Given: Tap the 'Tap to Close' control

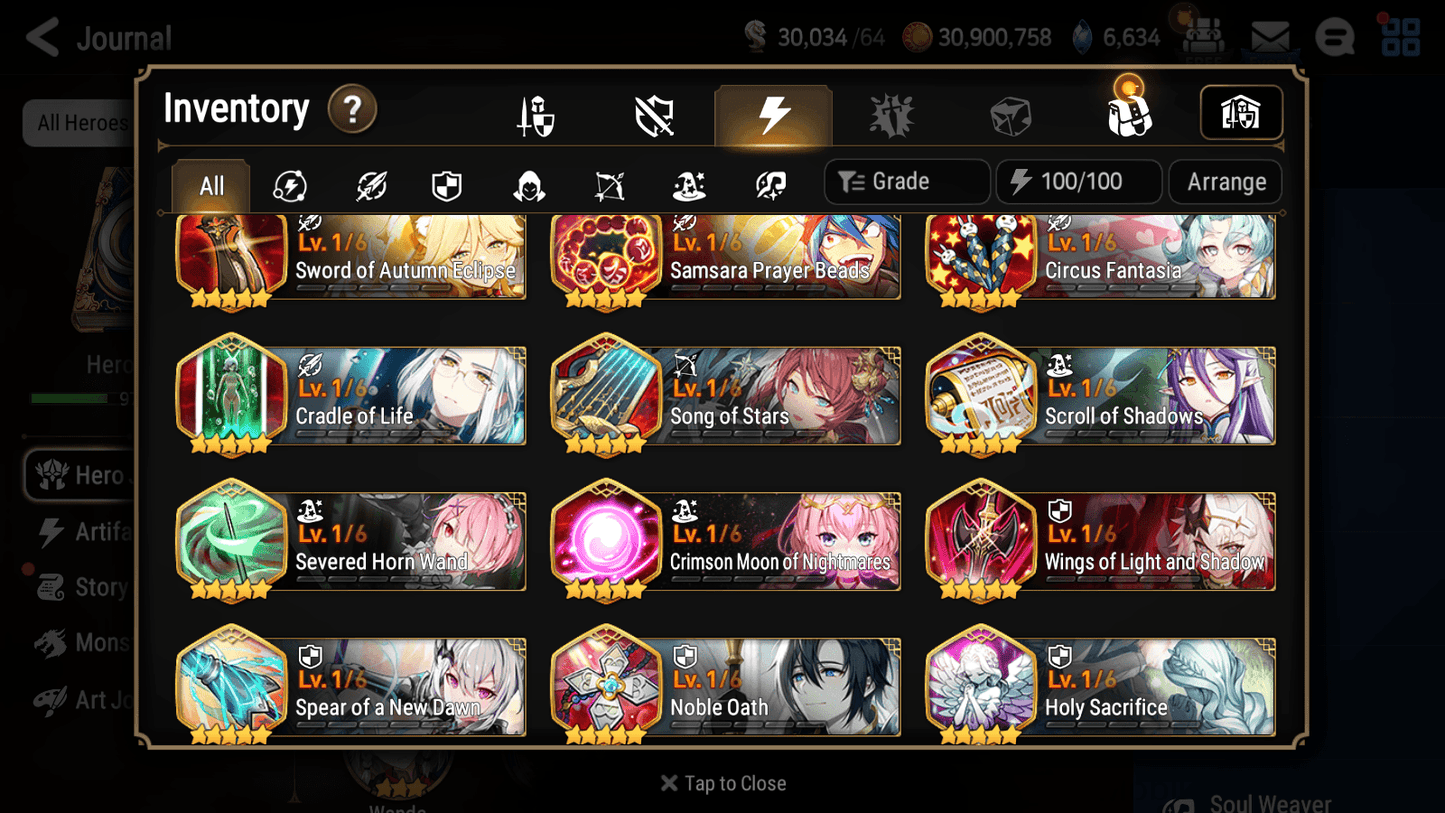Looking at the screenshot, I should (722, 783).
